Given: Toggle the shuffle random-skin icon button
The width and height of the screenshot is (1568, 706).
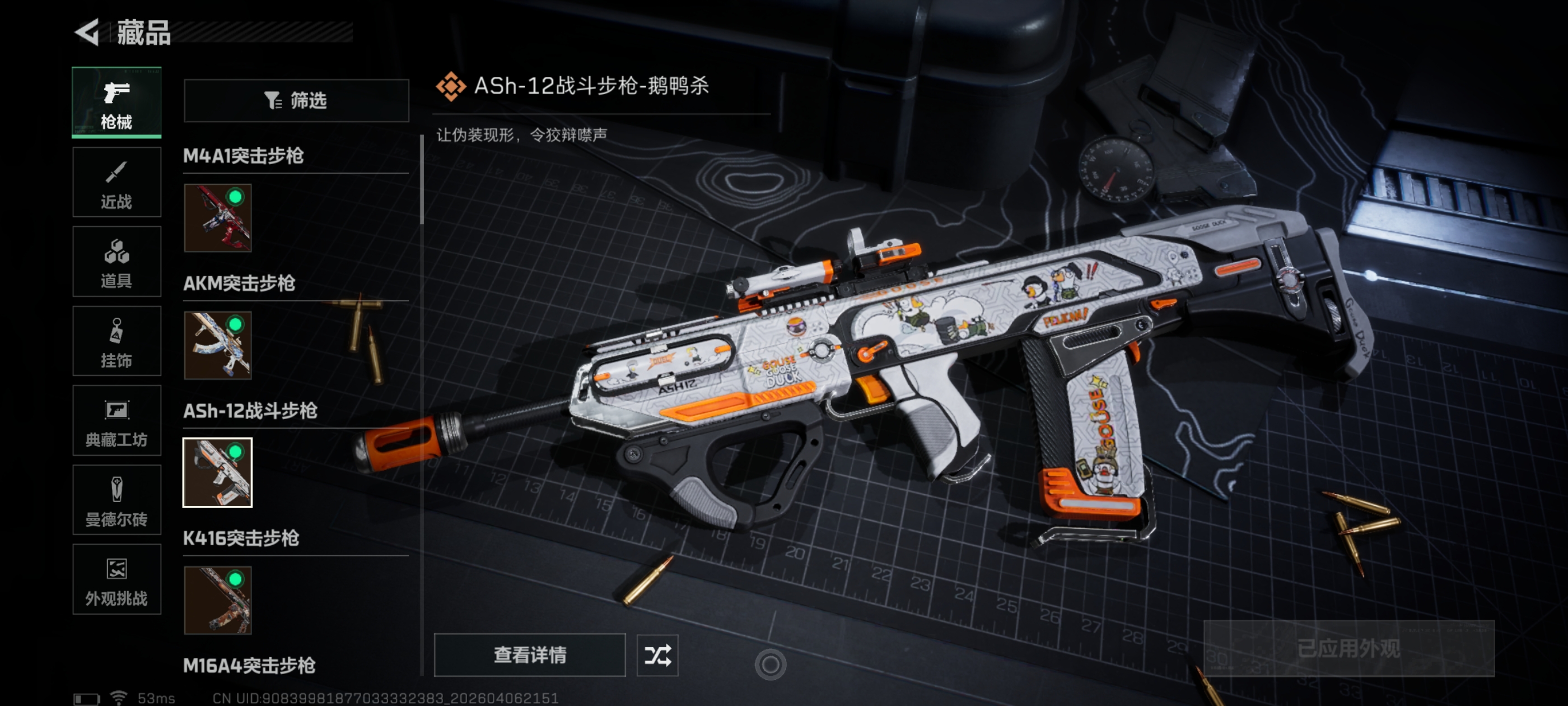Looking at the screenshot, I should pyautogui.click(x=657, y=655).
